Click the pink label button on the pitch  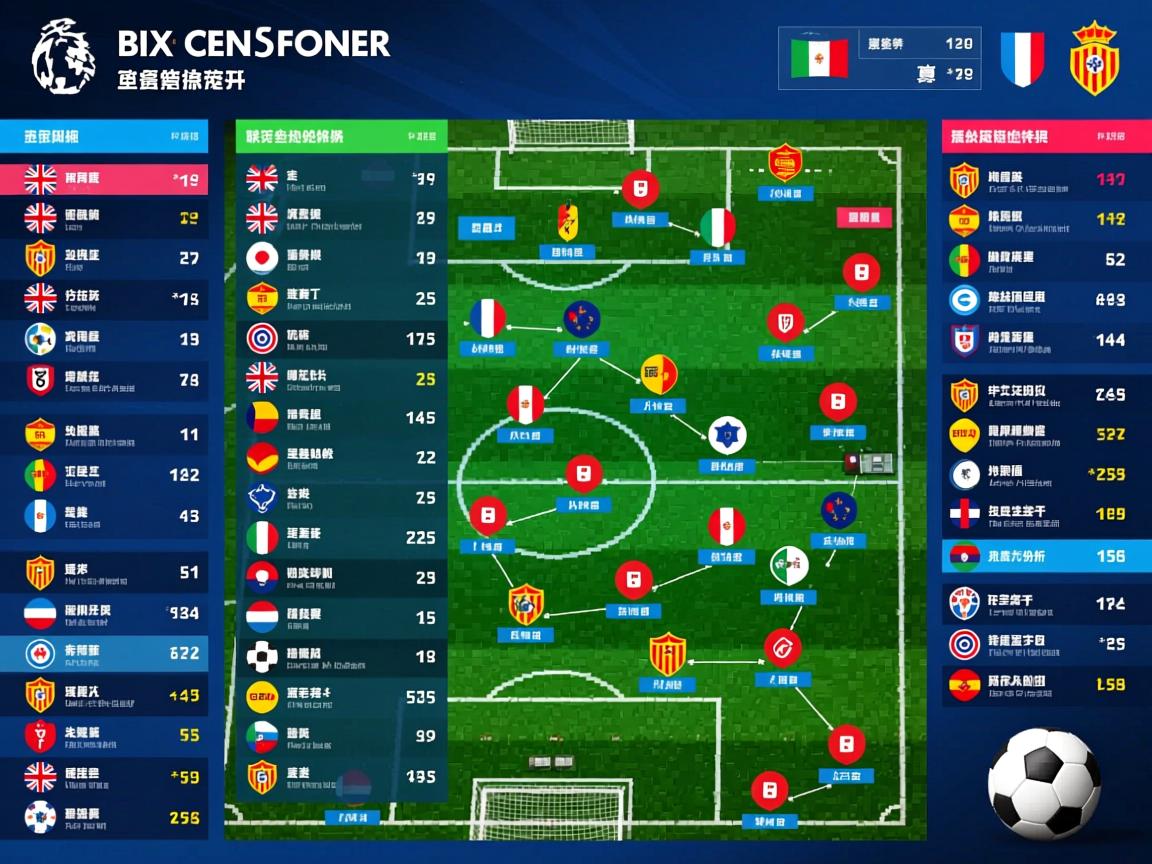pos(862,219)
